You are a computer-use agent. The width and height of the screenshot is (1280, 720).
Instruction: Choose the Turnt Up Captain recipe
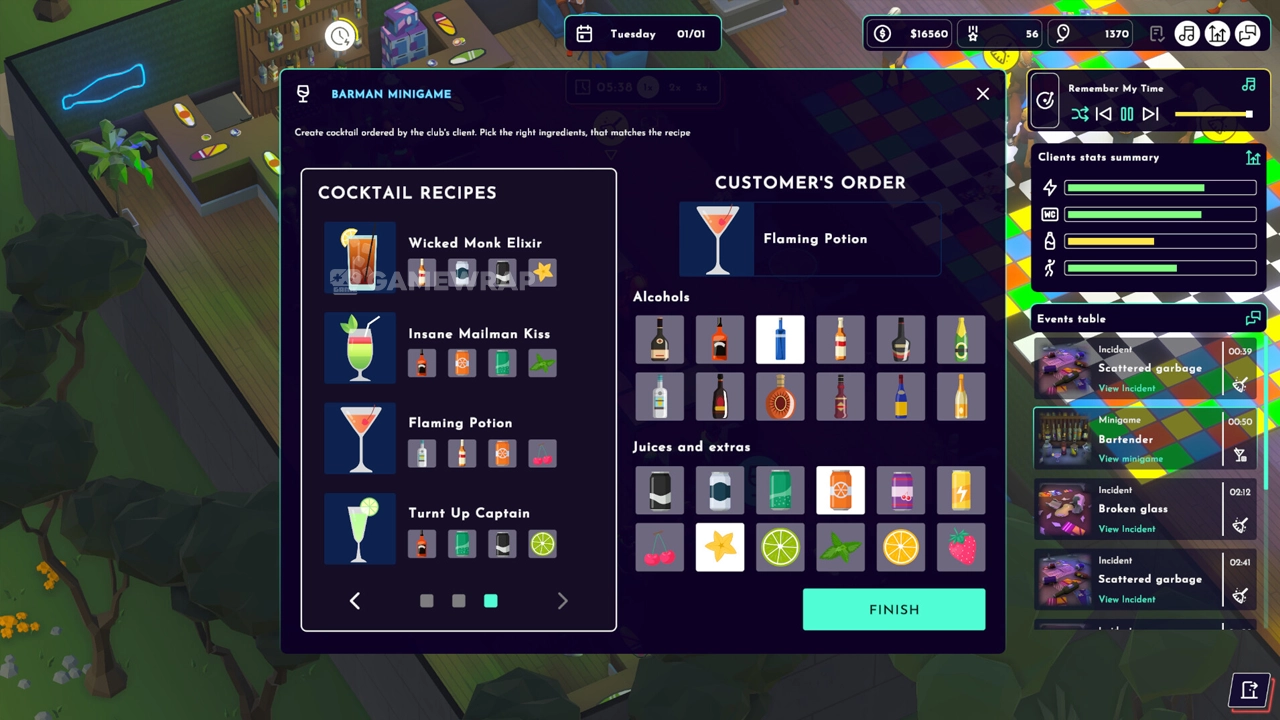(468, 513)
